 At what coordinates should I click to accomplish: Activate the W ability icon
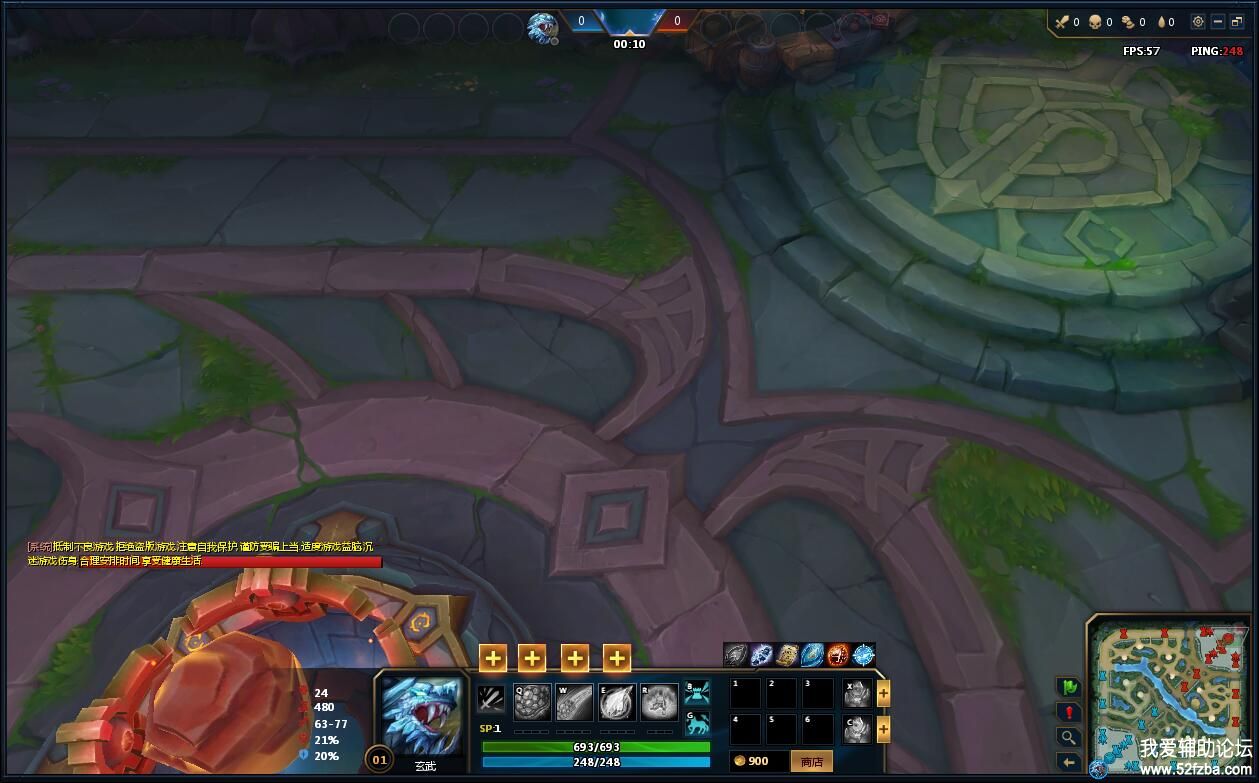574,702
